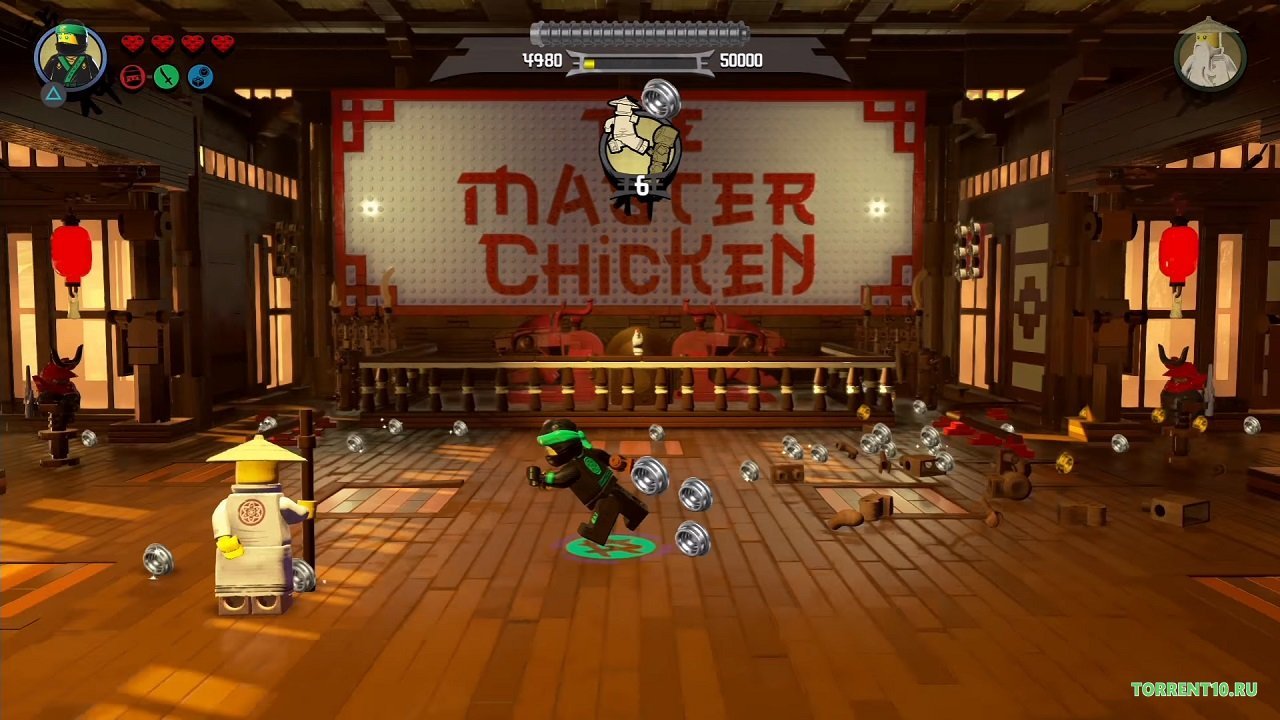Click the red ninja mask ability icon
Screen dimensions: 1280x720
click(x=133, y=76)
